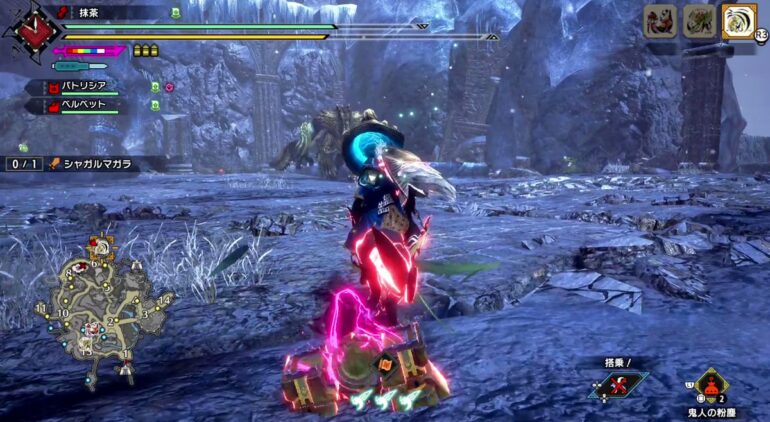Select the 搭乗 wyvern riding action icon
Image resolution: width=770 pixels, height=422 pixels.
[x=618, y=385]
